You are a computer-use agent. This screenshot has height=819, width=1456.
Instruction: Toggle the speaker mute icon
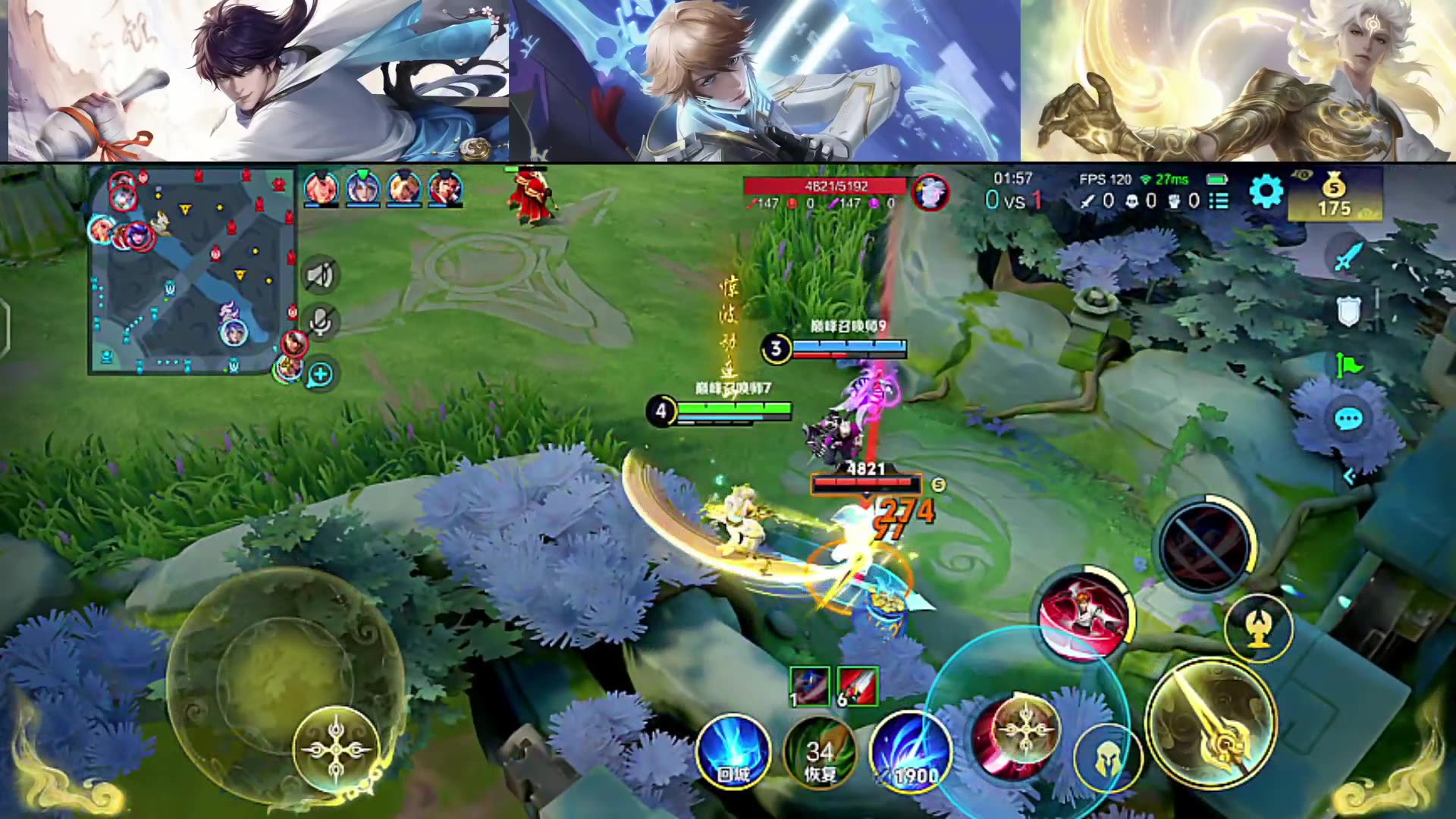pyautogui.click(x=320, y=275)
